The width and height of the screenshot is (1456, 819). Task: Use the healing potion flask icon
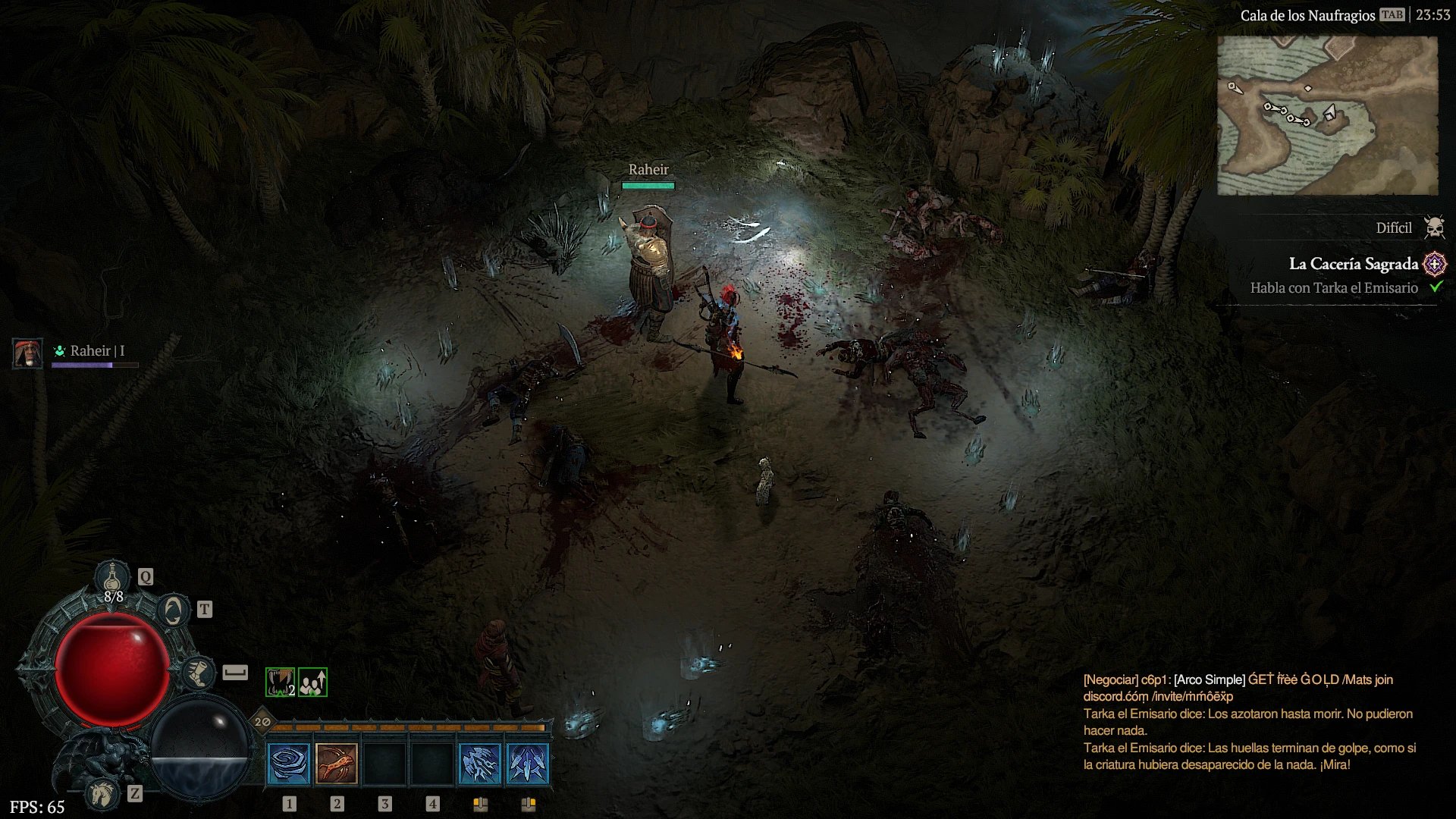coord(113,578)
